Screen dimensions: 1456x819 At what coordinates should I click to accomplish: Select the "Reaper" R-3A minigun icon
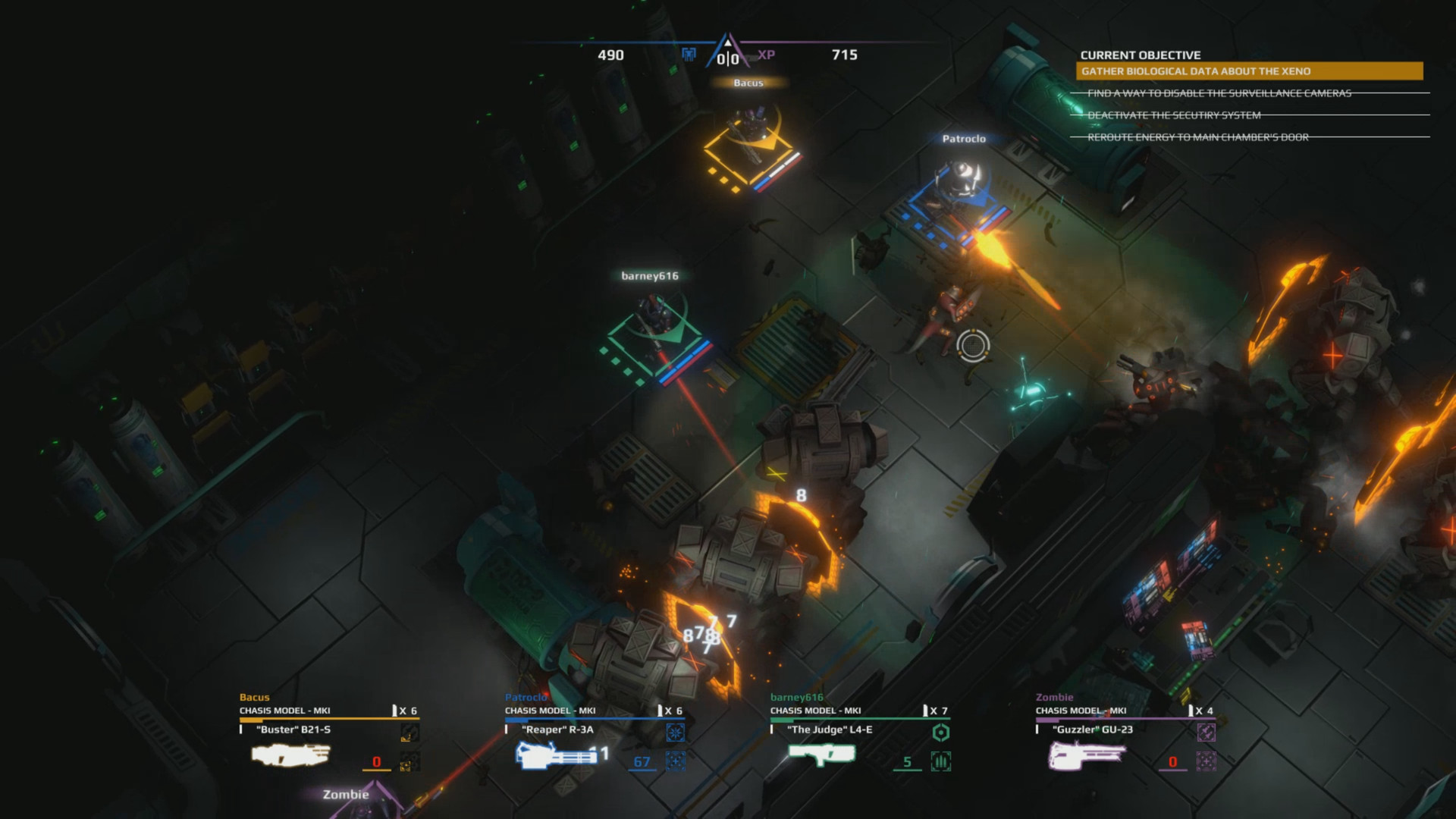(557, 755)
